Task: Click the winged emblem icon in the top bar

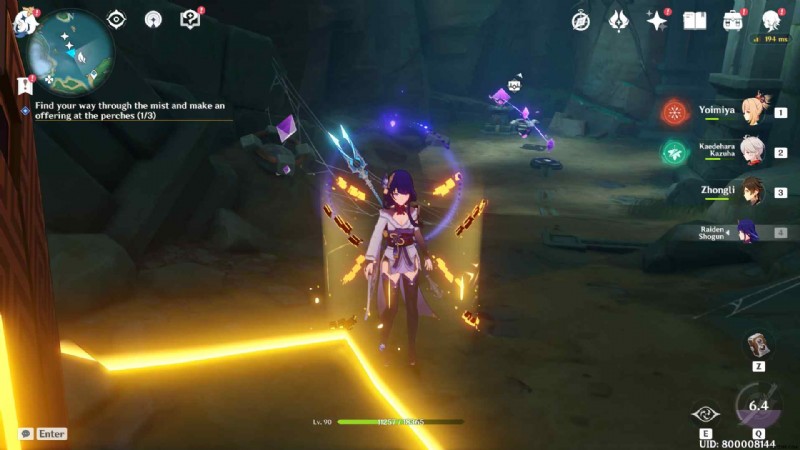Action: point(619,20)
